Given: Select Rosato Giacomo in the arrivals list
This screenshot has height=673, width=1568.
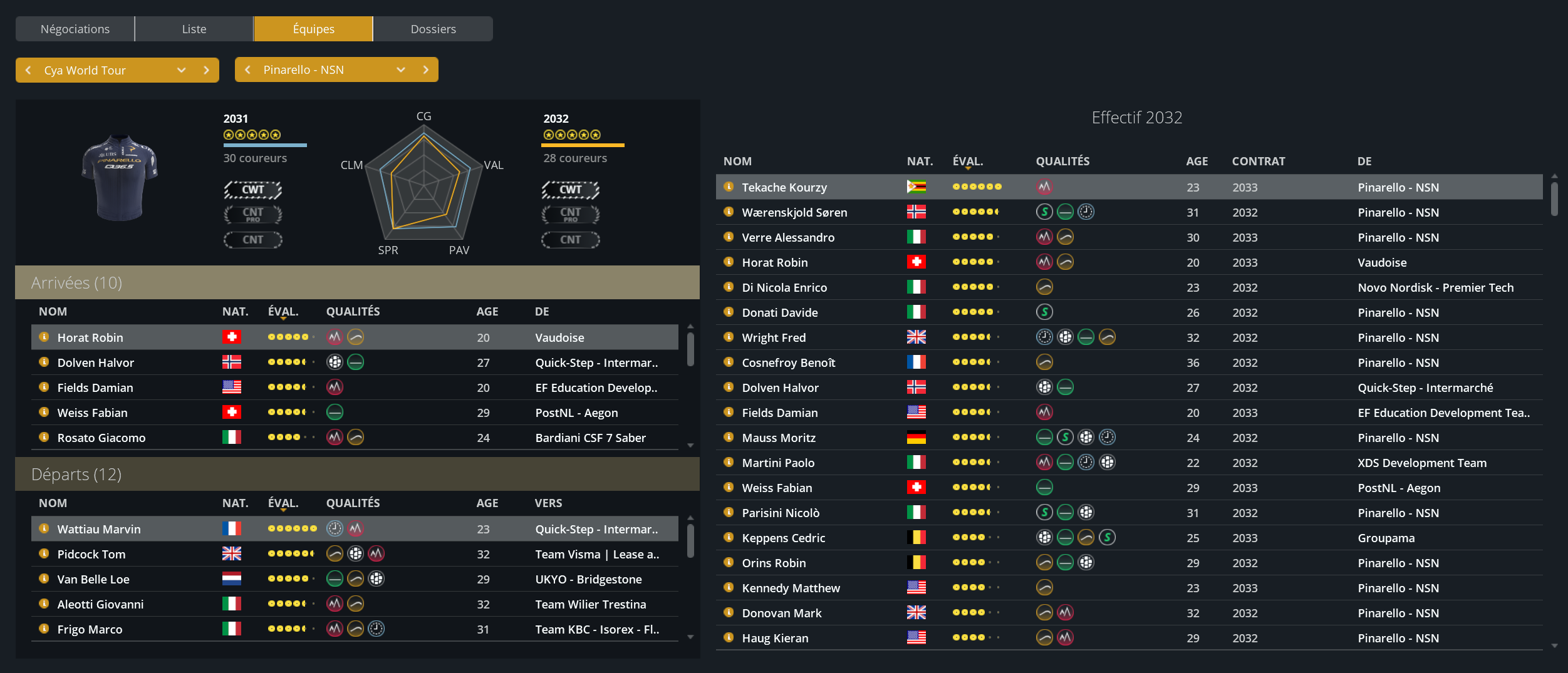Looking at the screenshot, I should coord(101,438).
